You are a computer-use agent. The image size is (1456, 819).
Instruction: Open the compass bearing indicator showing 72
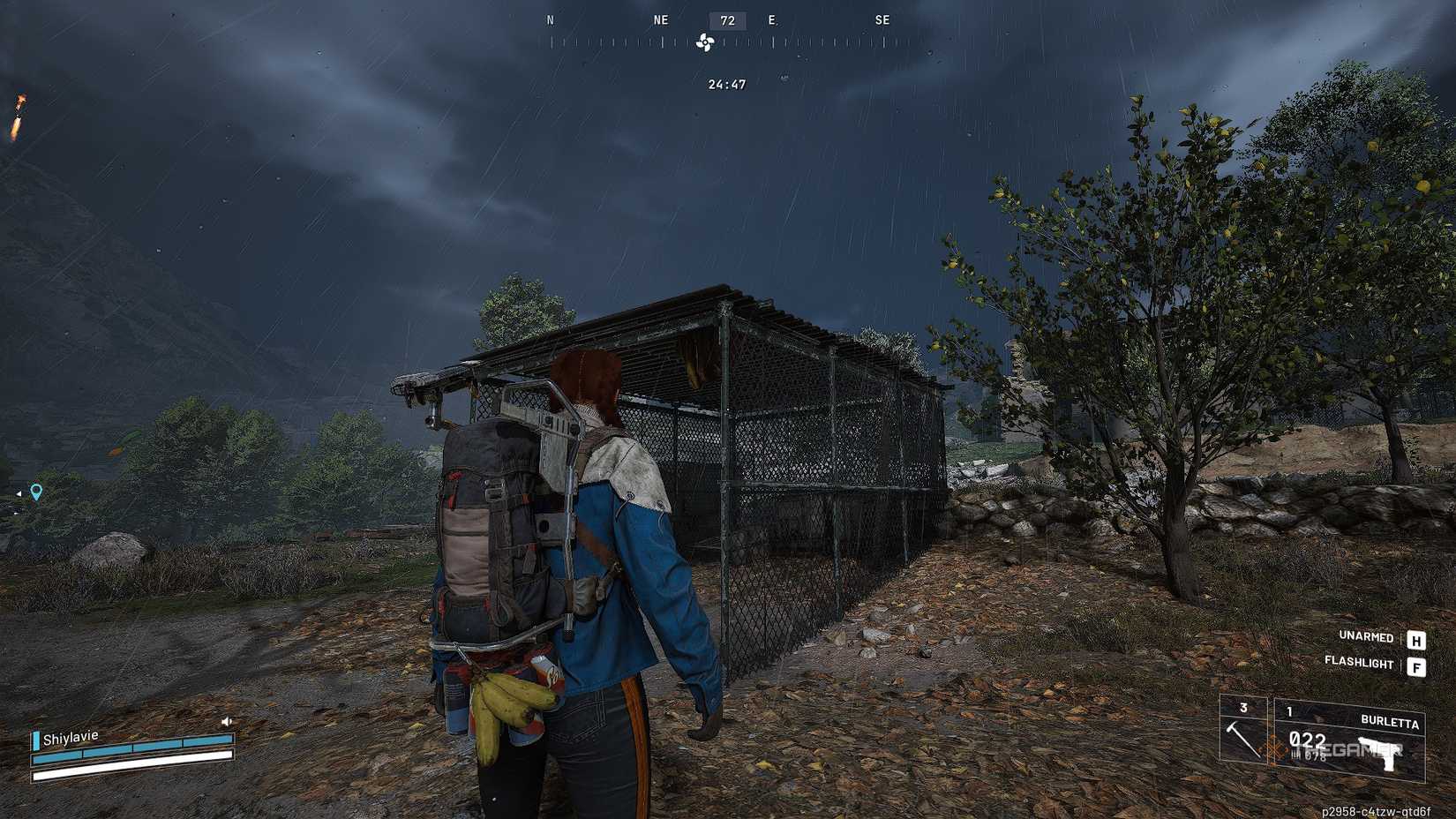tap(725, 20)
